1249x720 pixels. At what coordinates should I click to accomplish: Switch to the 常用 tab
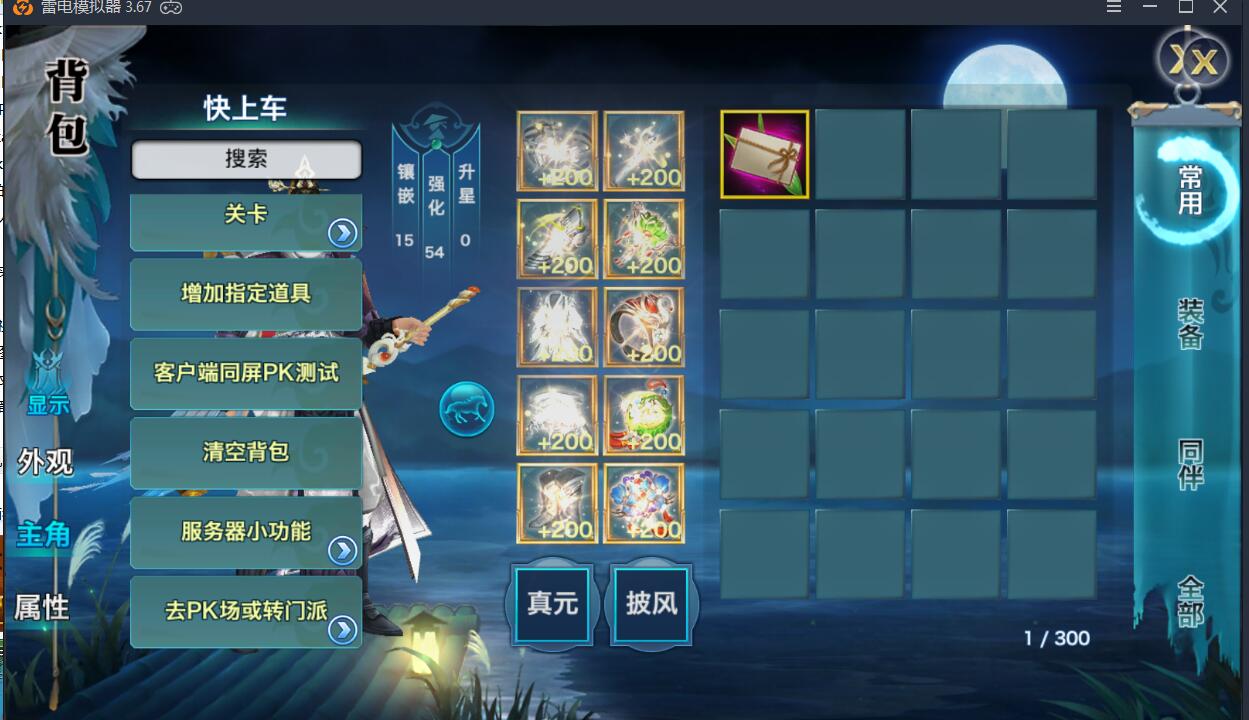(1190, 190)
